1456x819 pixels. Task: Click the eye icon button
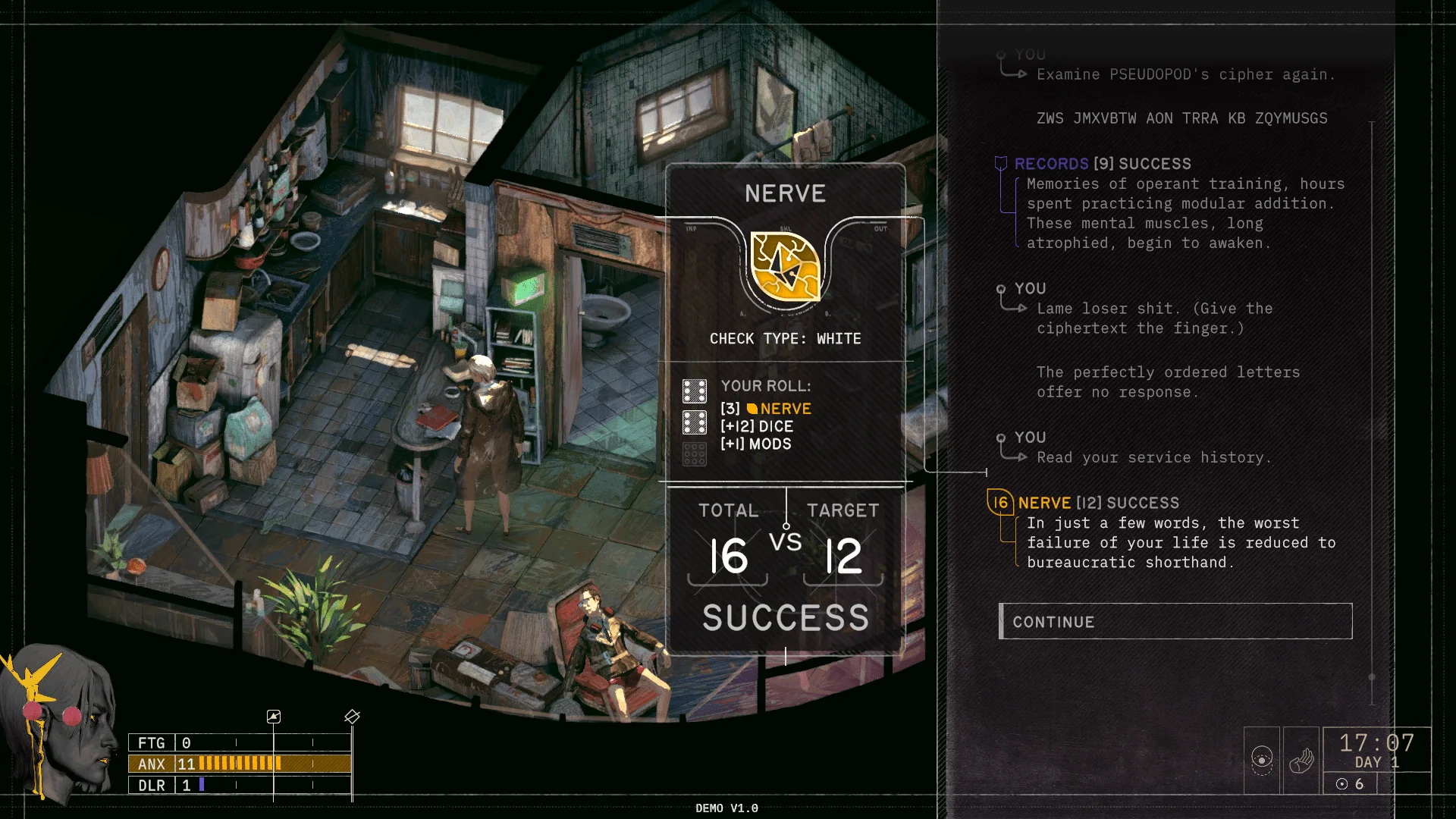(x=1262, y=760)
